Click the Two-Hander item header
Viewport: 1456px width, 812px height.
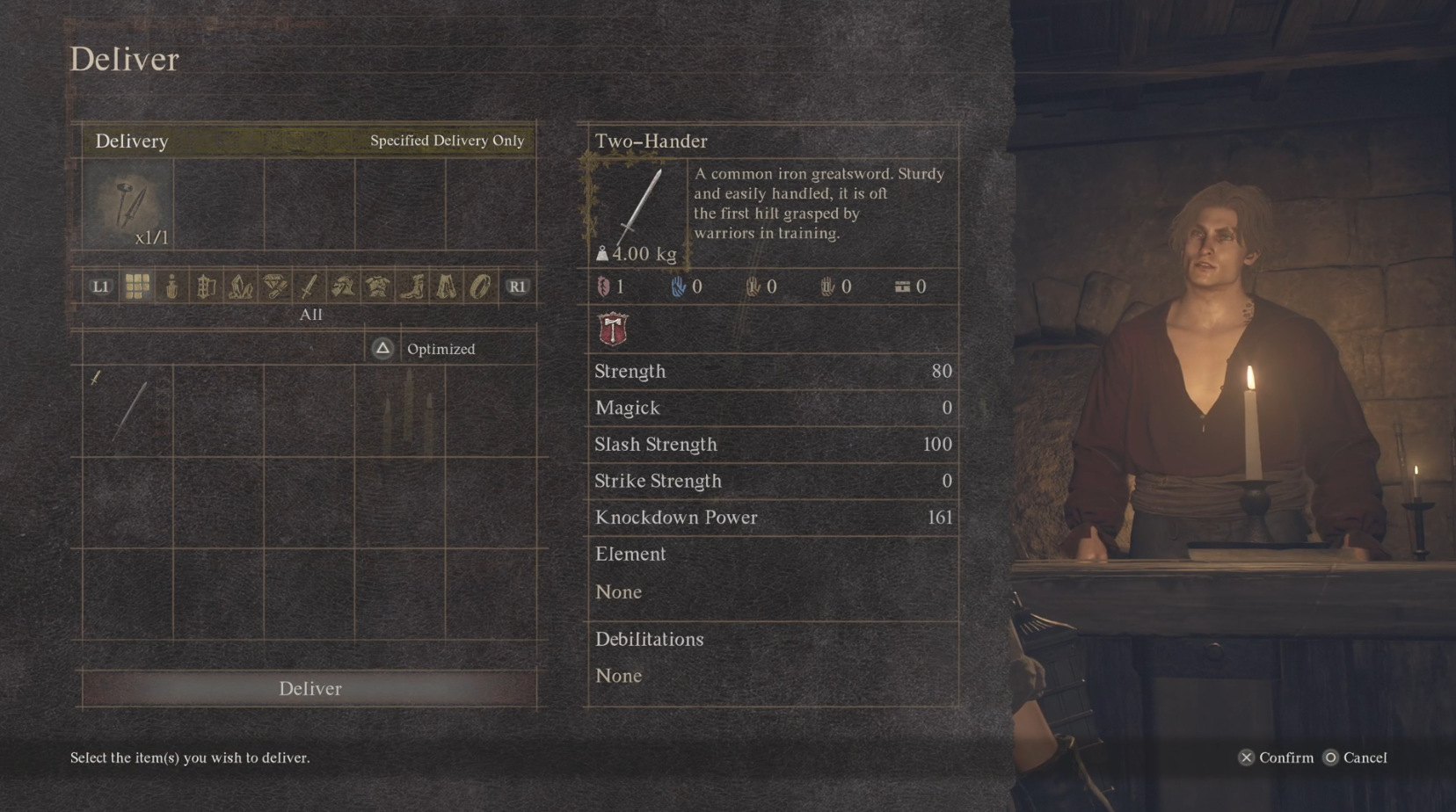click(652, 141)
